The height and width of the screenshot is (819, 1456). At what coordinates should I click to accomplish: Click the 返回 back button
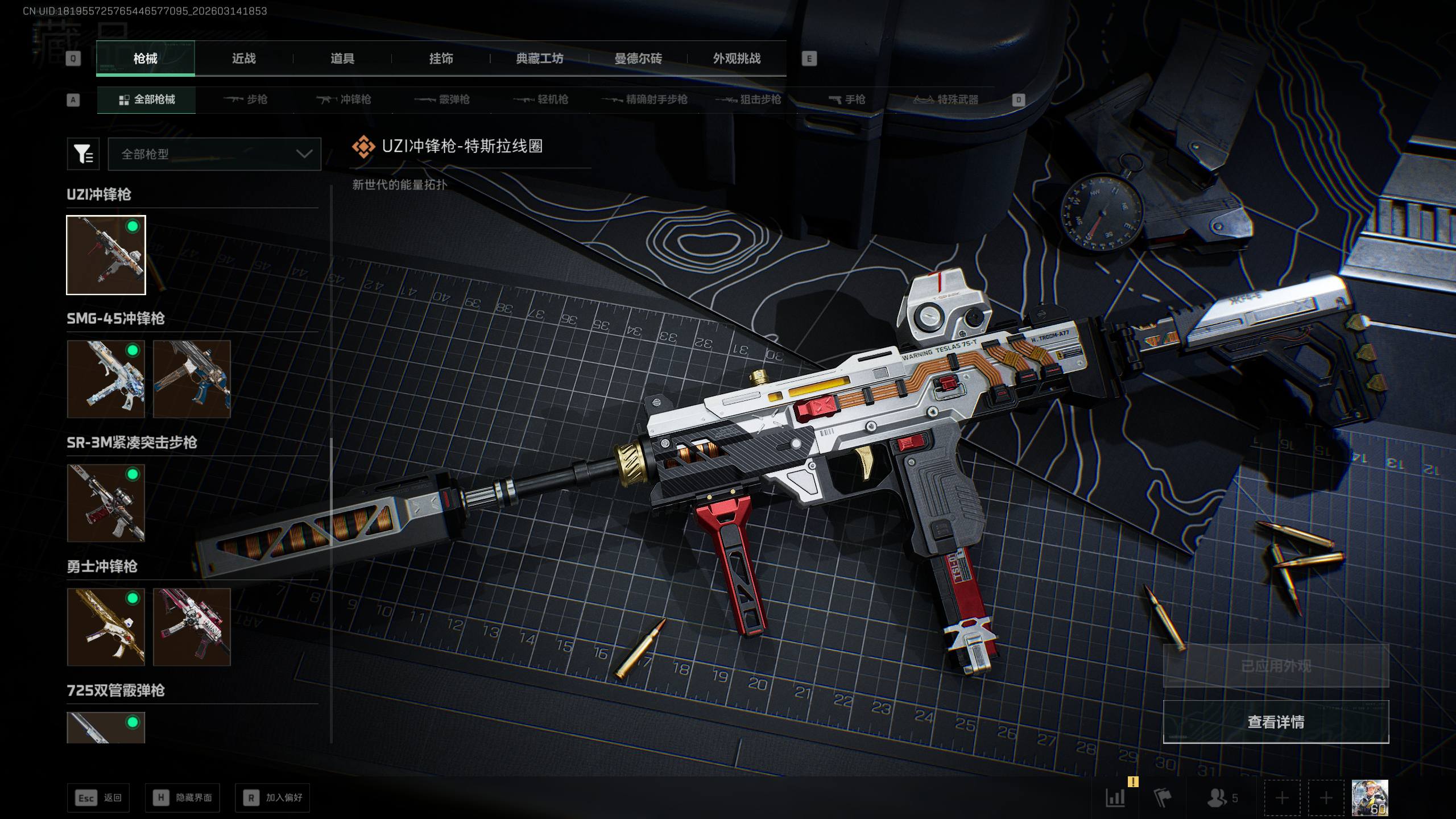(98, 798)
